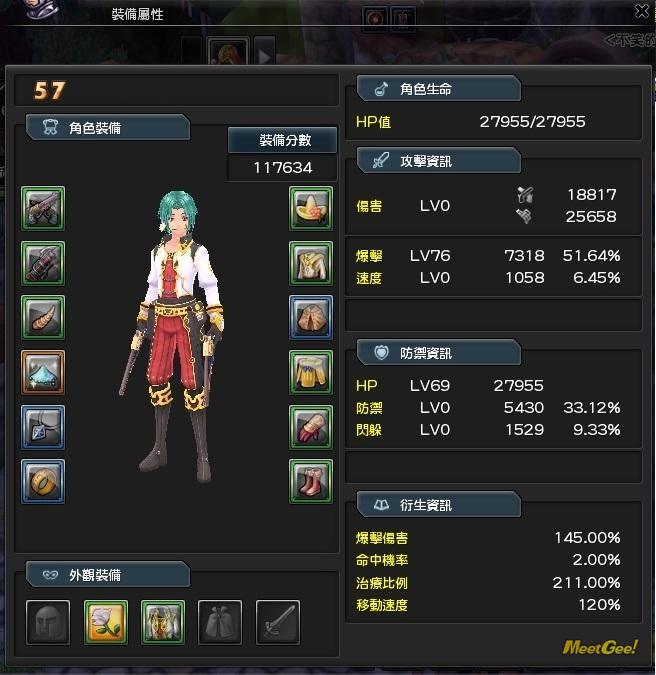Click the white rose costume slot
The image size is (656, 675).
coord(105,621)
